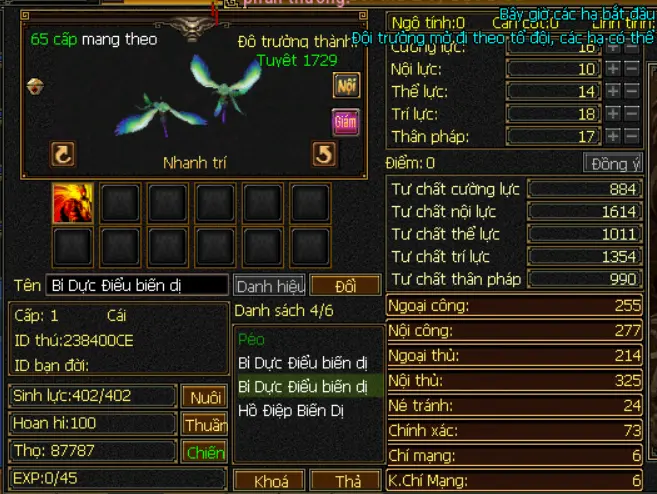Click the Thuần taming button

pyautogui.click(x=204, y=425)
